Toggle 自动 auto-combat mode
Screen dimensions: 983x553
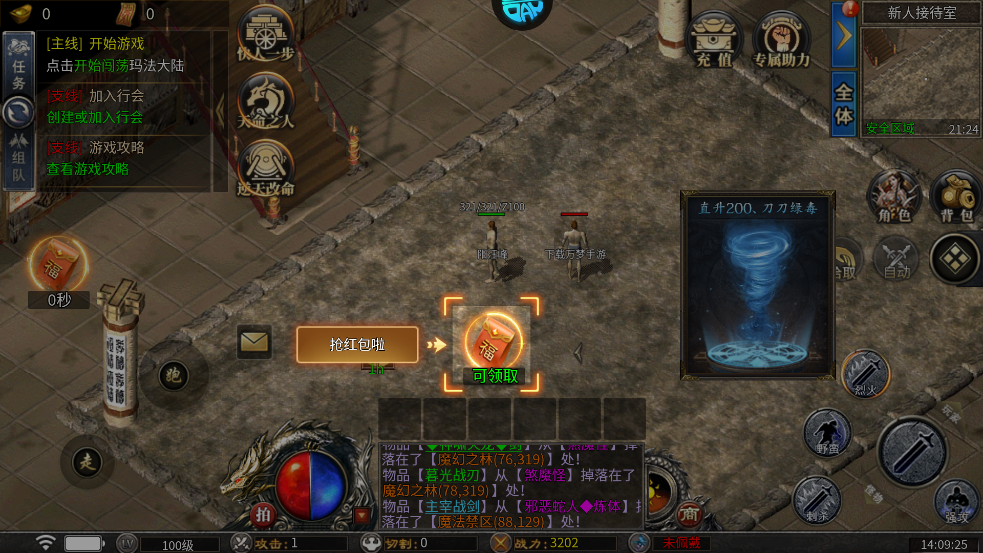895,259
